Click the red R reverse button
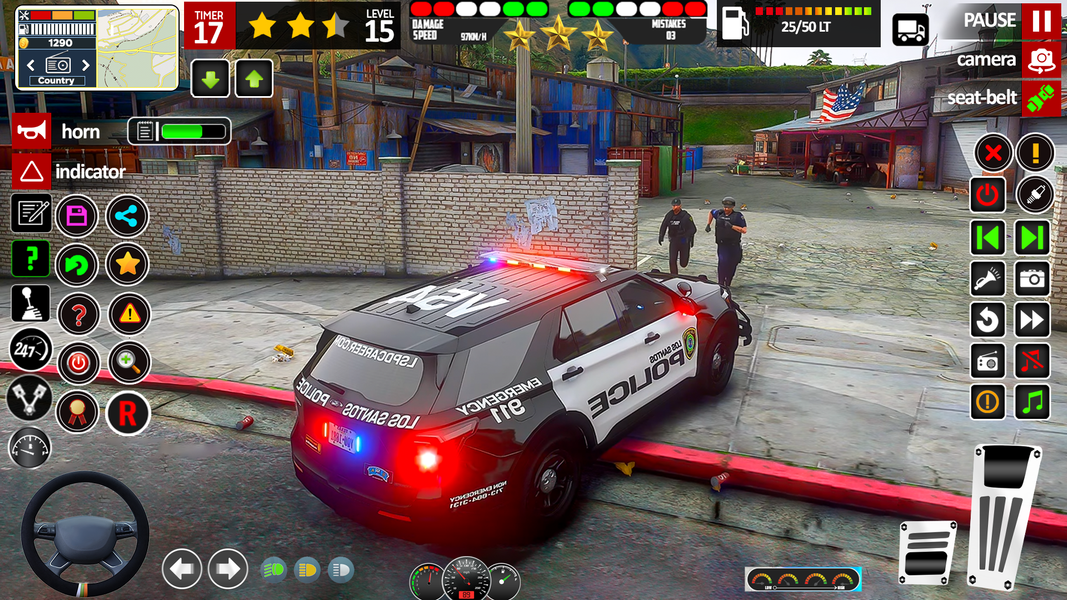This screenshot has width=1067, height=600. click(127, 411)
